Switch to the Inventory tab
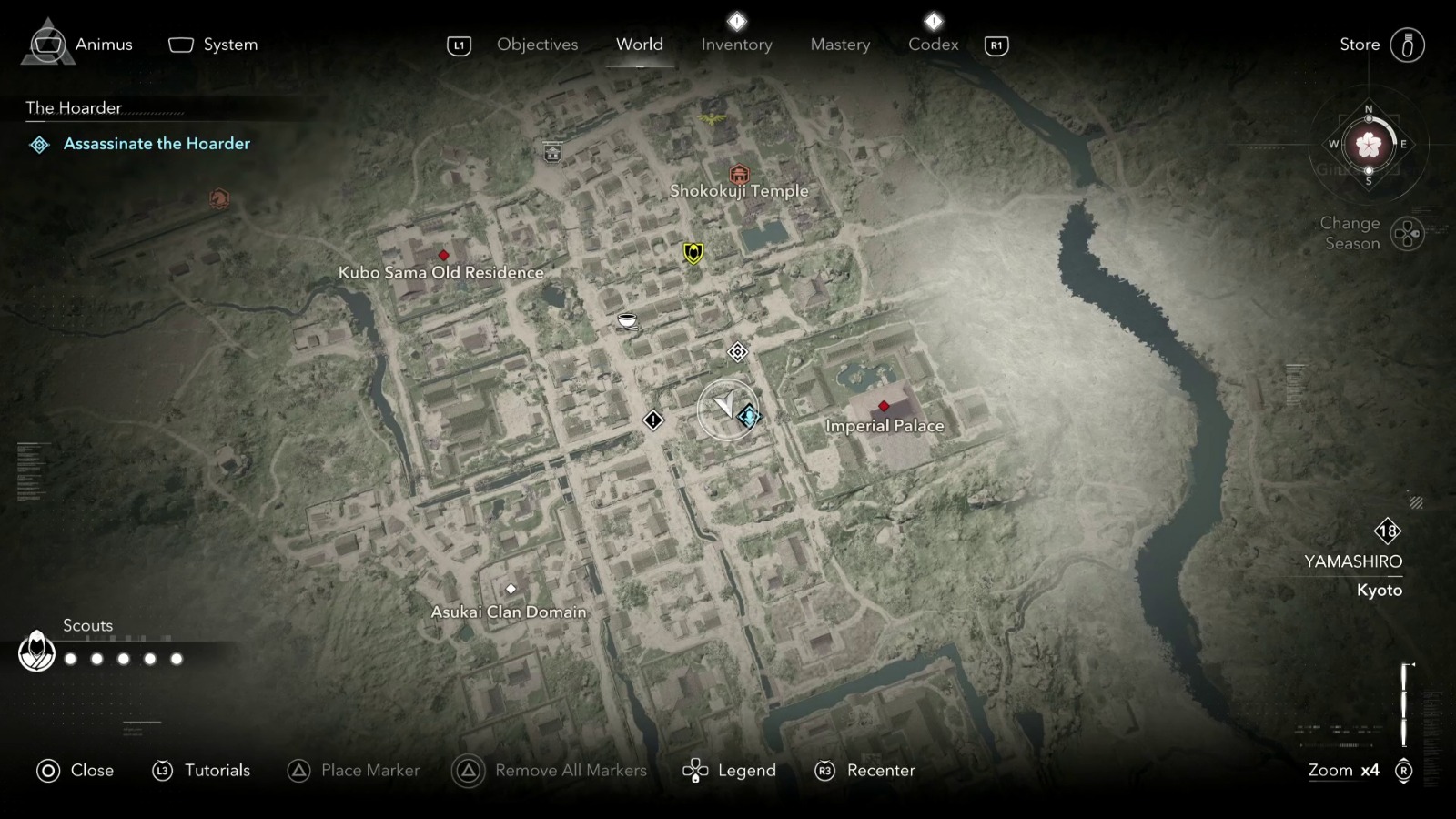Screen dimensions: 1456x819 (736, 44)
